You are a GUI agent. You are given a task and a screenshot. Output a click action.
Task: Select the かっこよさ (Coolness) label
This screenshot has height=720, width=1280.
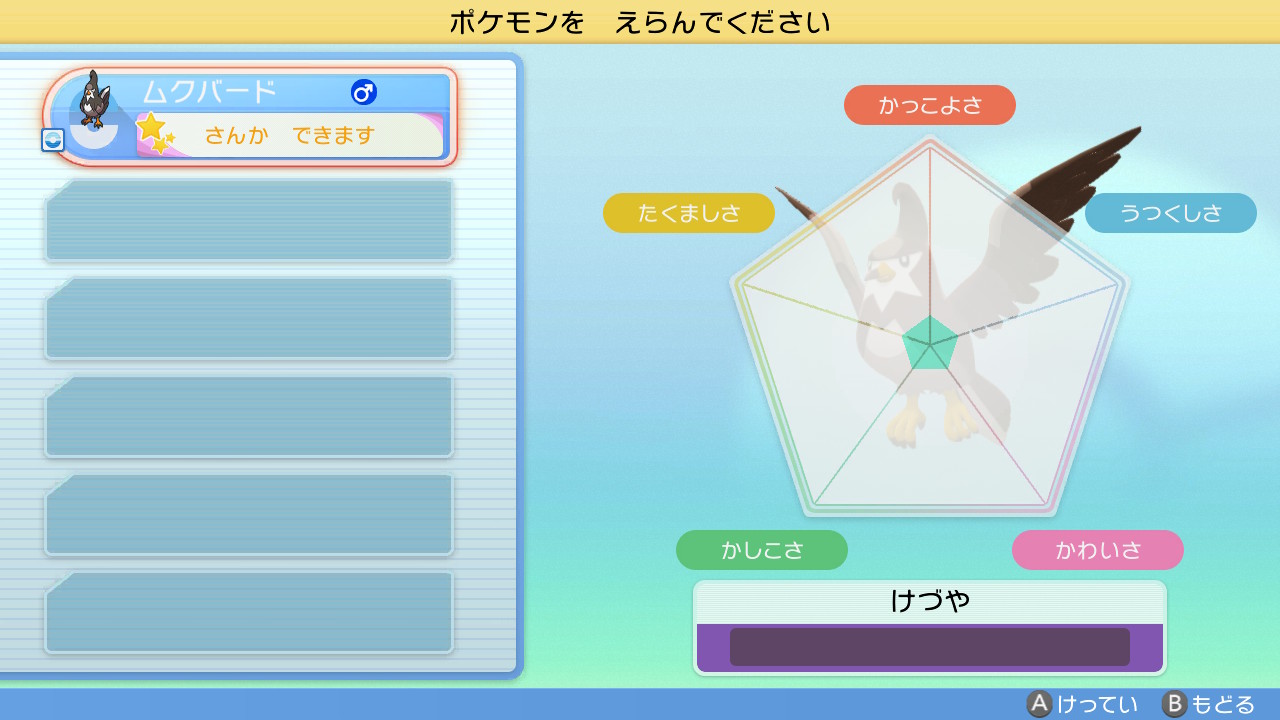click(930, 104)
